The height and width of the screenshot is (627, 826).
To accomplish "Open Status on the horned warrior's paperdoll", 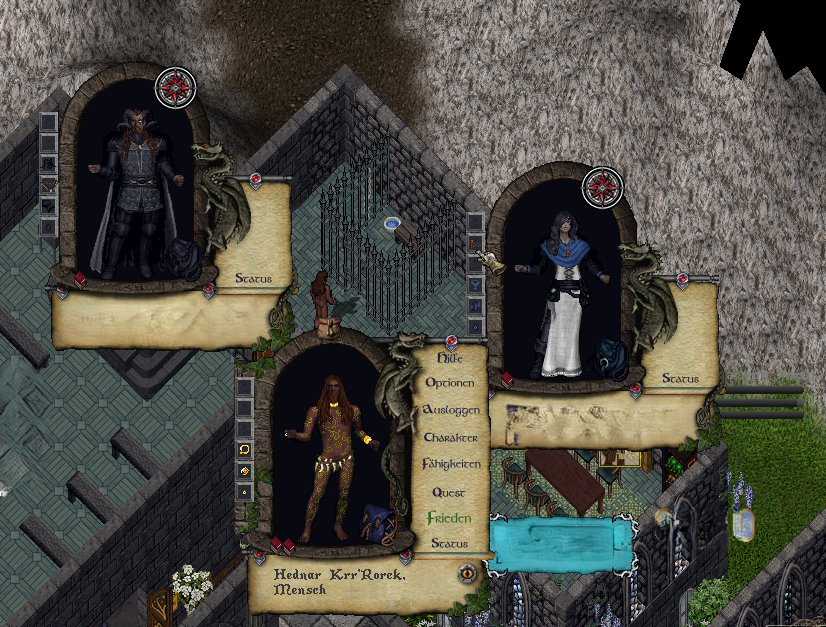I will click(x=253, y=278).
